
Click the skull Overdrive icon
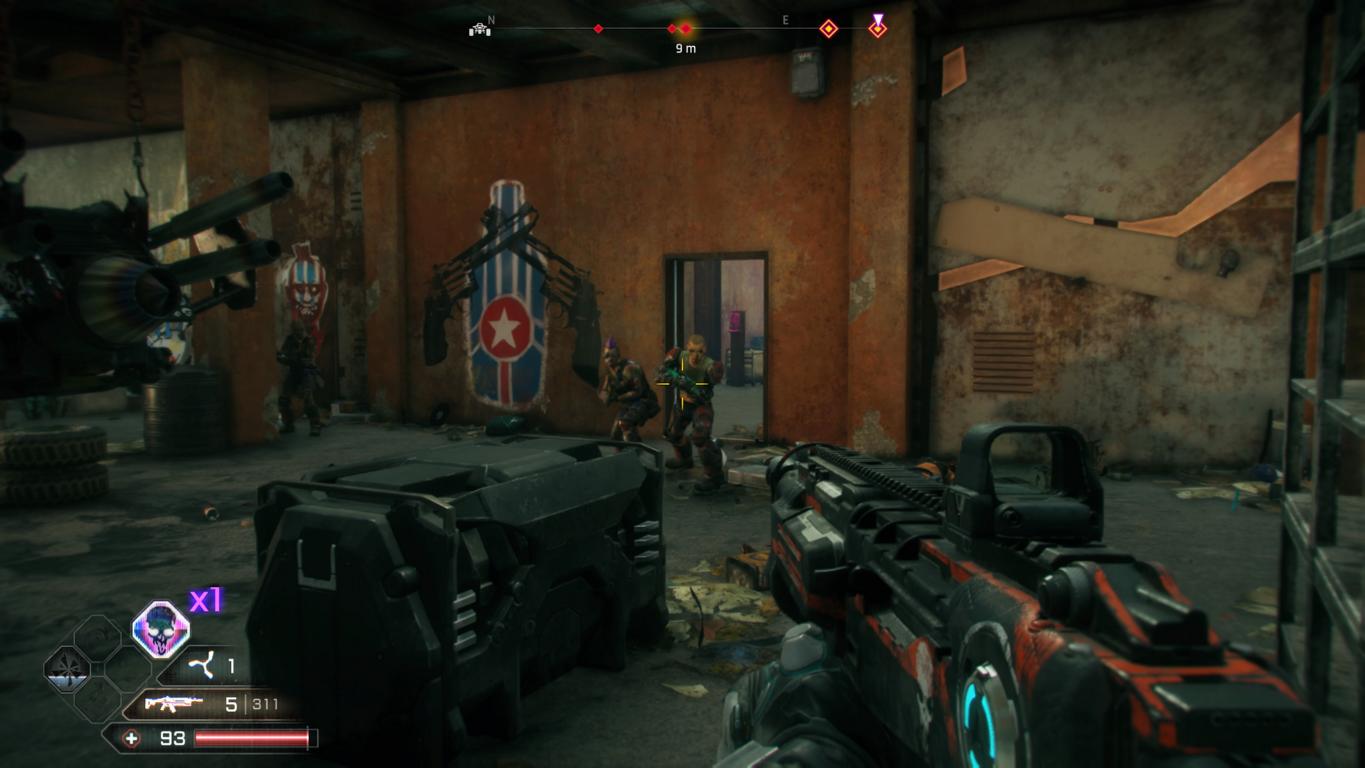(x=160, y=630)
